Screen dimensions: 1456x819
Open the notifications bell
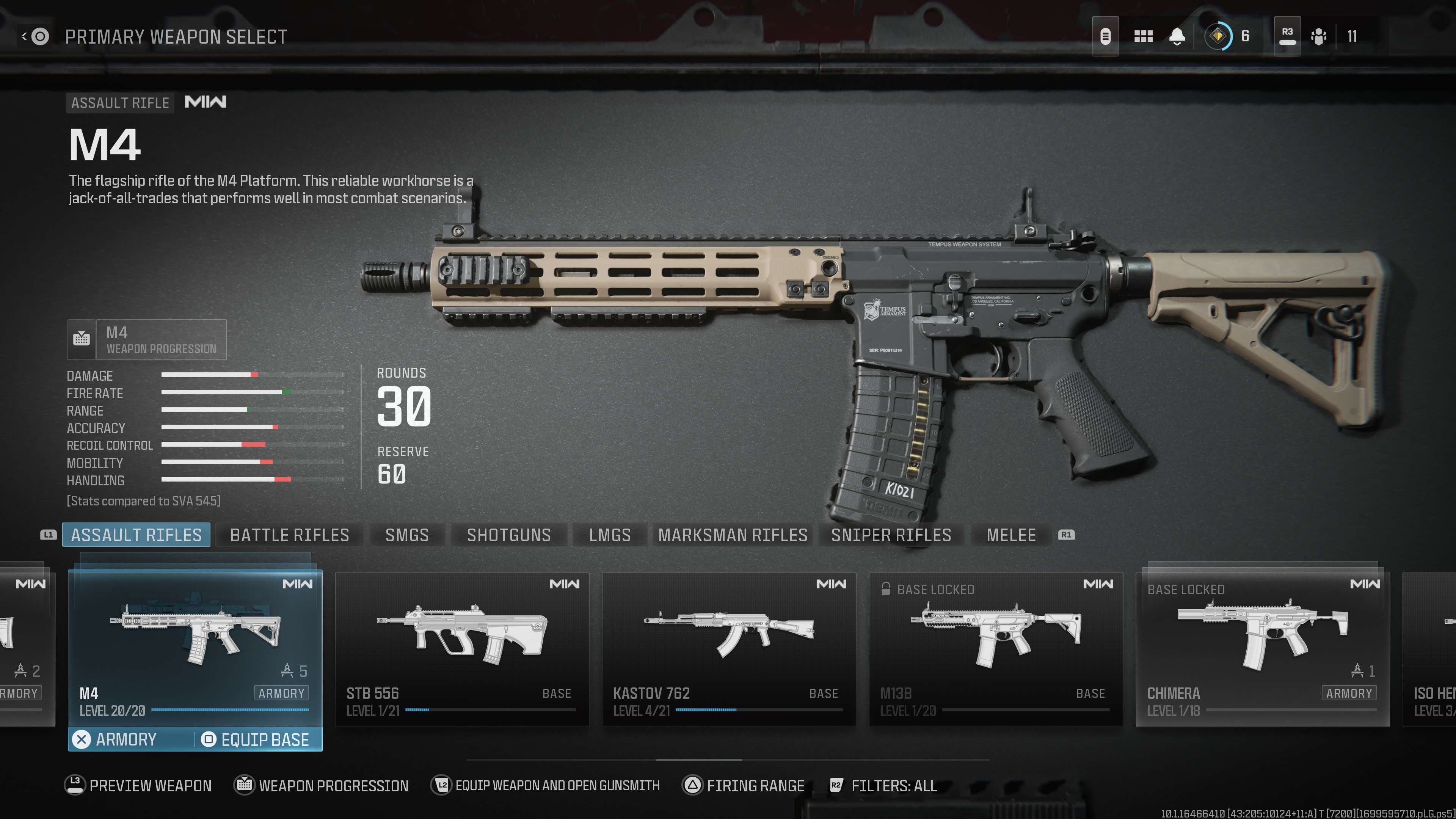click(1177, 37)
